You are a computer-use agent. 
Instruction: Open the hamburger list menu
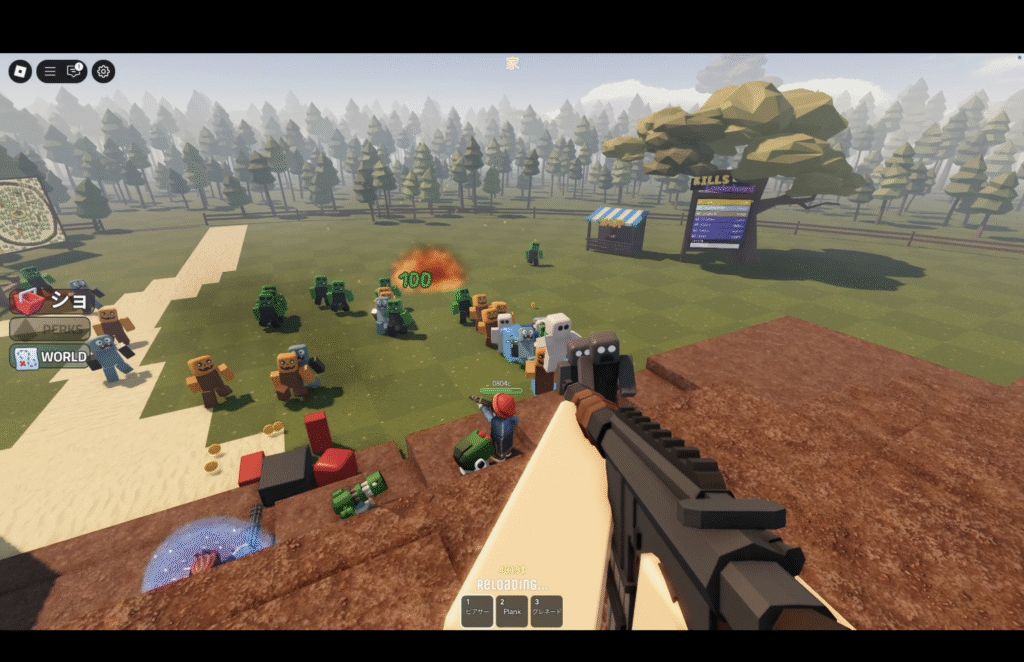pos(50,71)
